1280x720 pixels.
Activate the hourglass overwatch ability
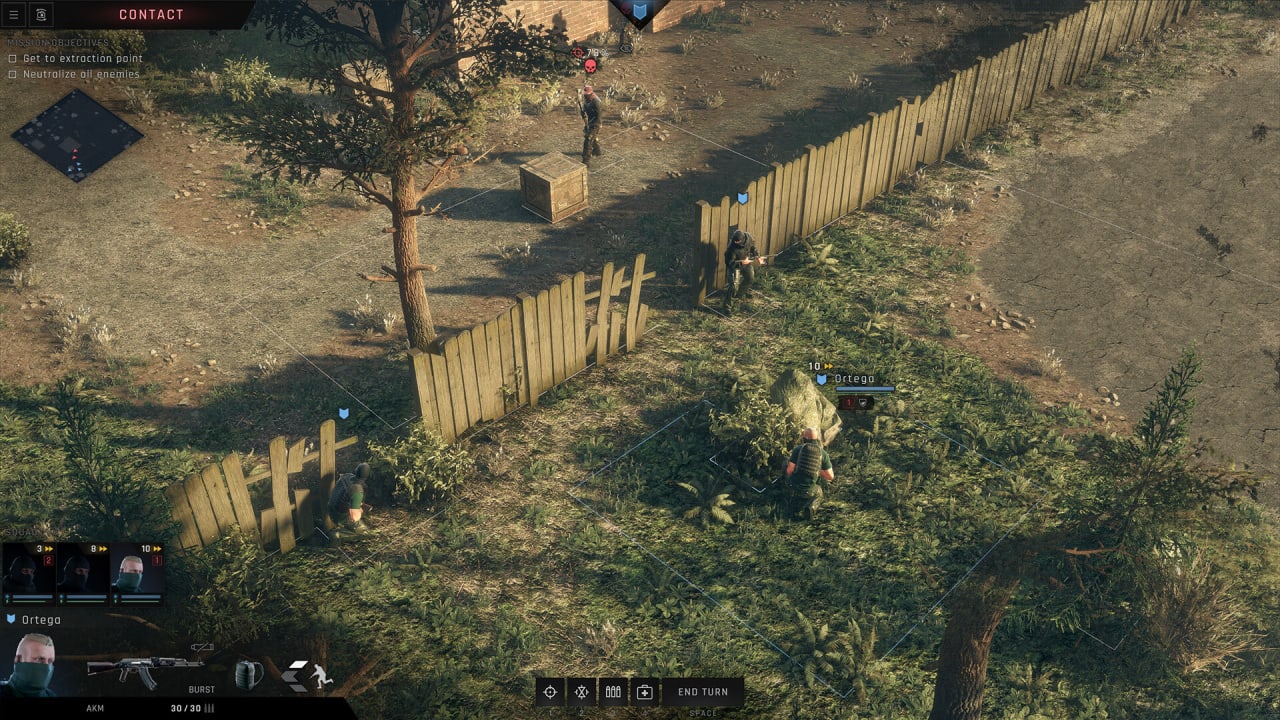[x=581, y=692]
